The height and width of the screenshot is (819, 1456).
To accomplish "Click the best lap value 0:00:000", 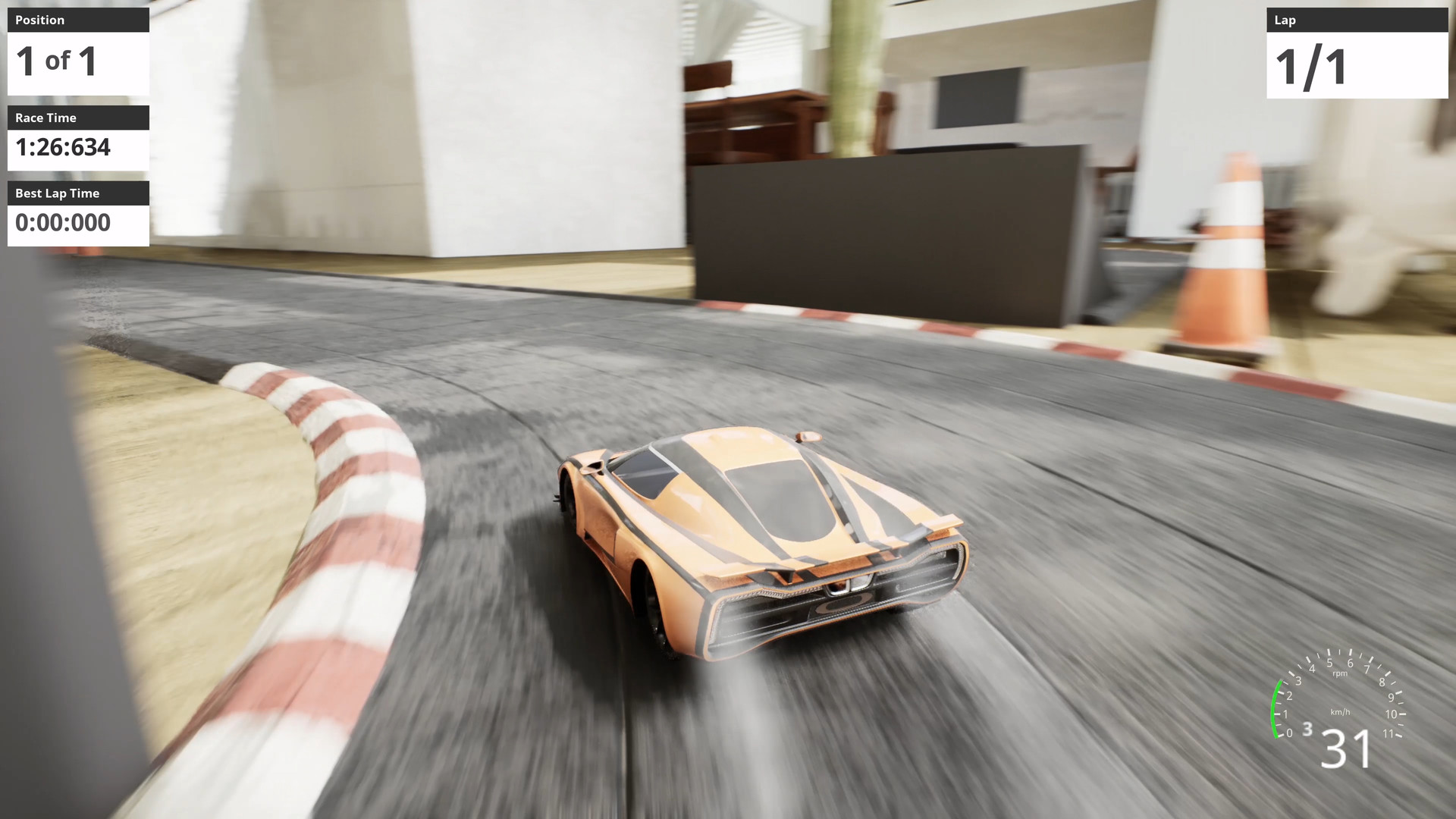I will (63, 223).
